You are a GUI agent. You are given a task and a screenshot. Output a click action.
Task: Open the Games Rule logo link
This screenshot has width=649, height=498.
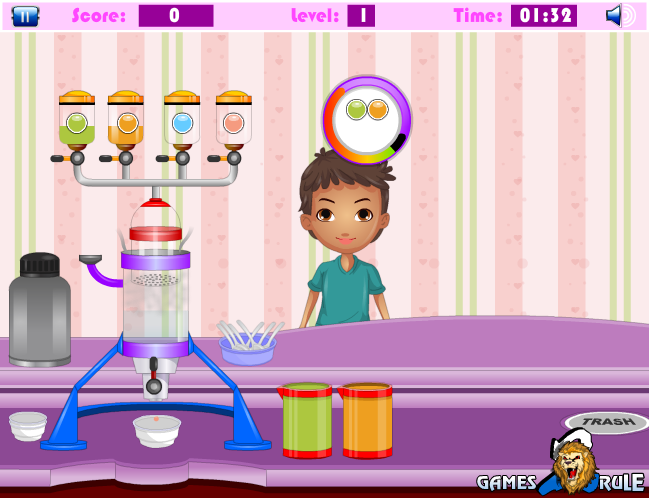click(563, 470)
